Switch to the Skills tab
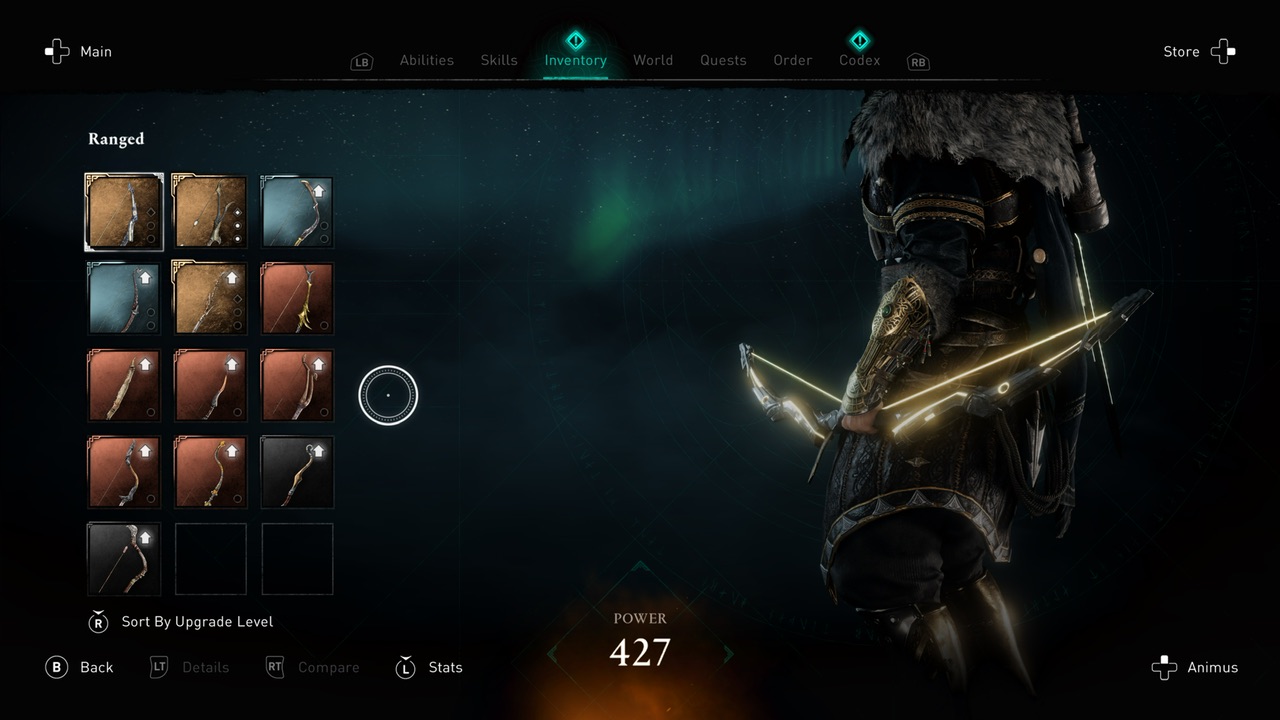The width and height of the screenshot is (1280, 720). 498,60
